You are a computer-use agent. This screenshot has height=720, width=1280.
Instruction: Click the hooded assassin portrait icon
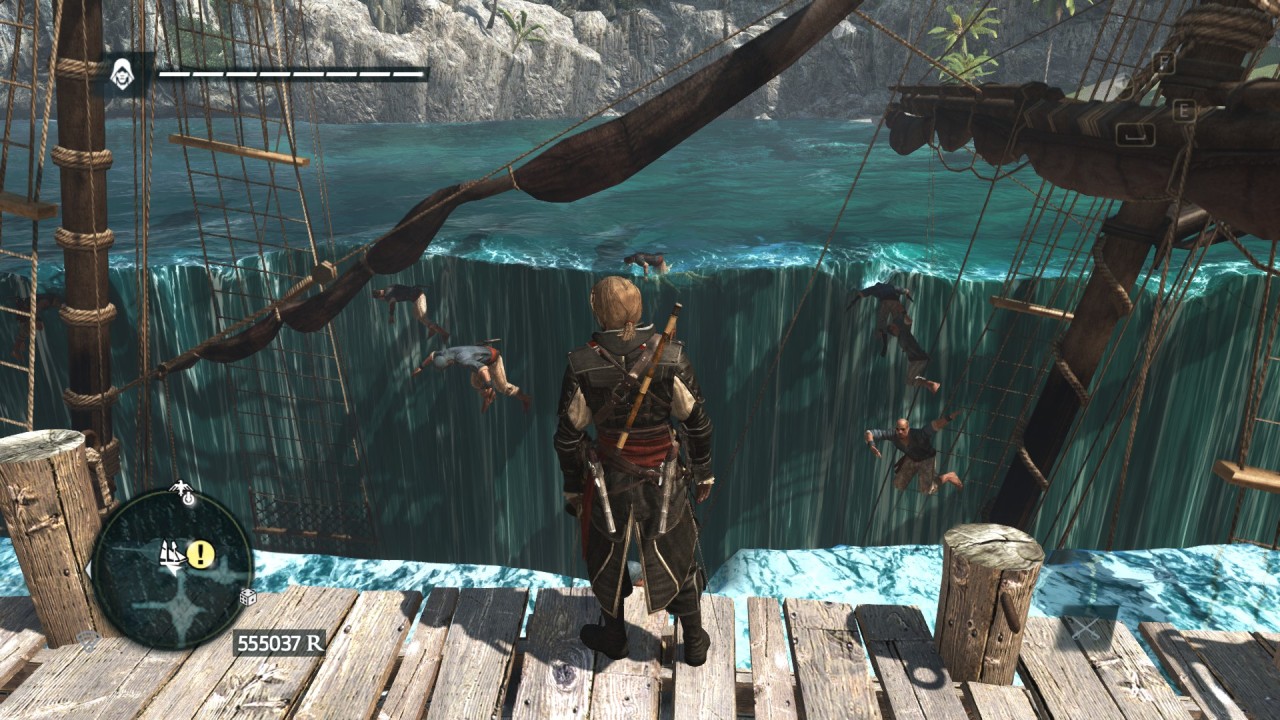(x=122, y=74)
